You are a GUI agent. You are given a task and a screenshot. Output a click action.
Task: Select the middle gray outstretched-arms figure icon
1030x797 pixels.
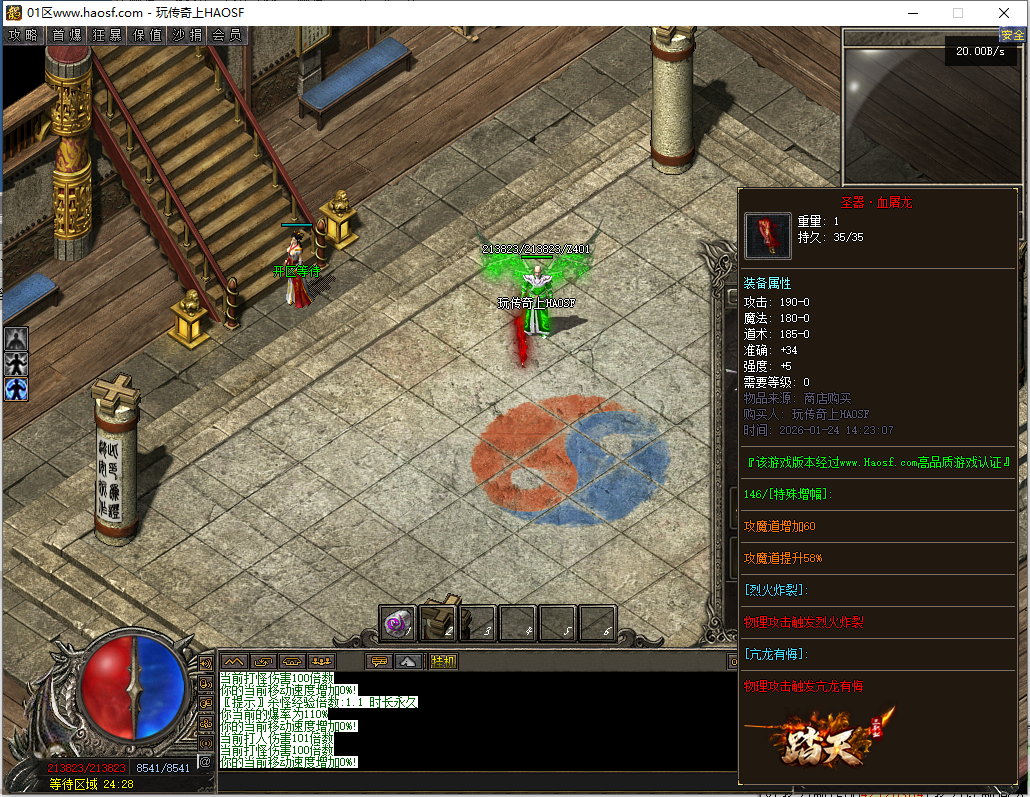16,364
